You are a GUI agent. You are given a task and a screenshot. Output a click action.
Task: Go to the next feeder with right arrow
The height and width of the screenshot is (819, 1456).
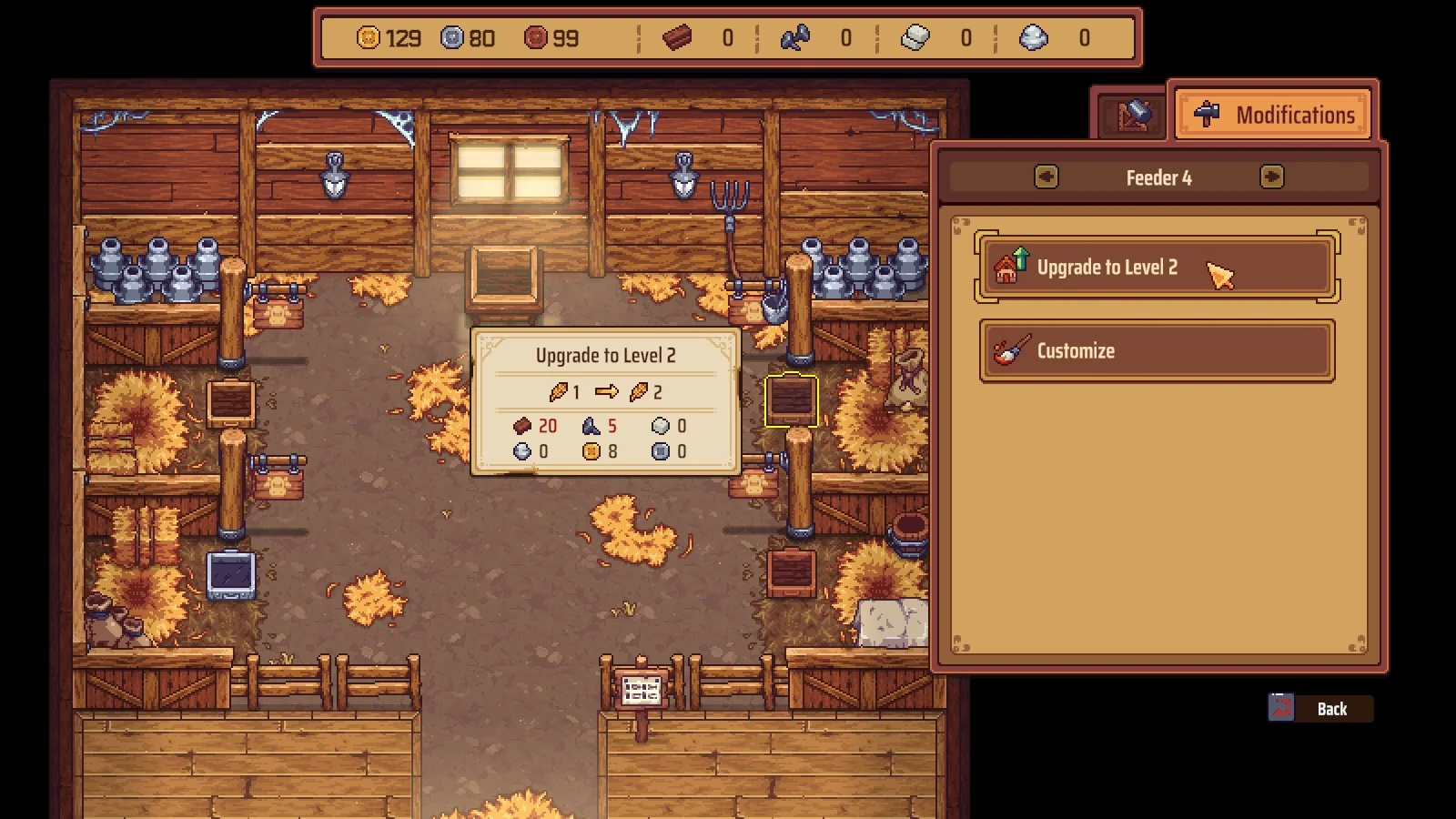tap(1271, 177)
